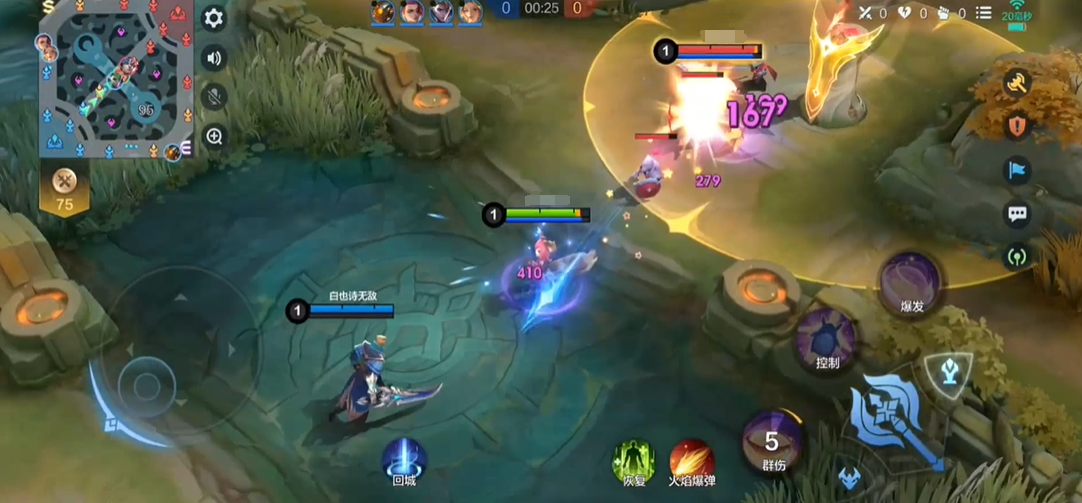The image size is (1082, 503).
Task: Toggle the speaker sound button
Action: point(213,57)
